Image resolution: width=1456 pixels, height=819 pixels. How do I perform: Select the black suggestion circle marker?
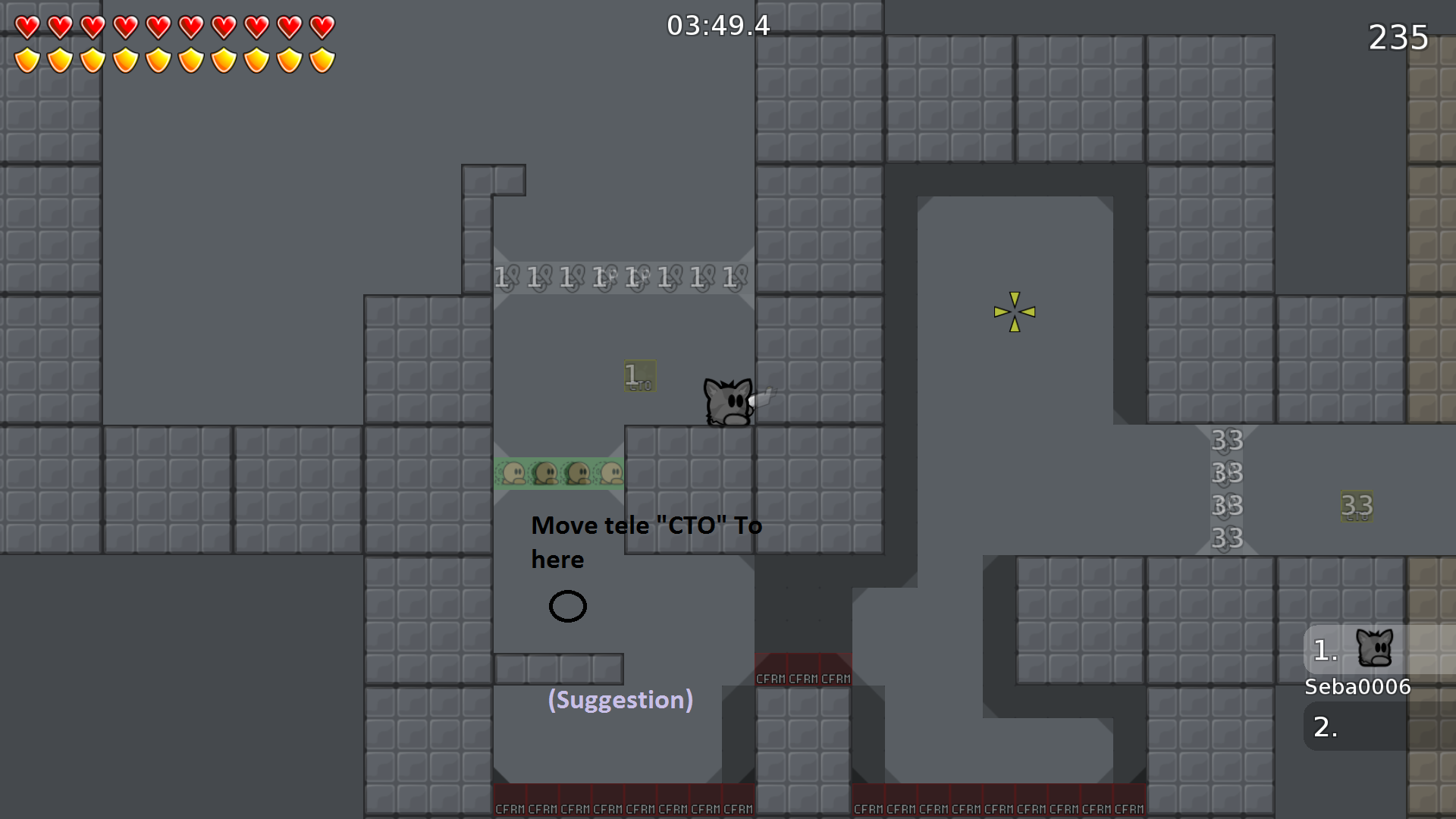point(568,606)
